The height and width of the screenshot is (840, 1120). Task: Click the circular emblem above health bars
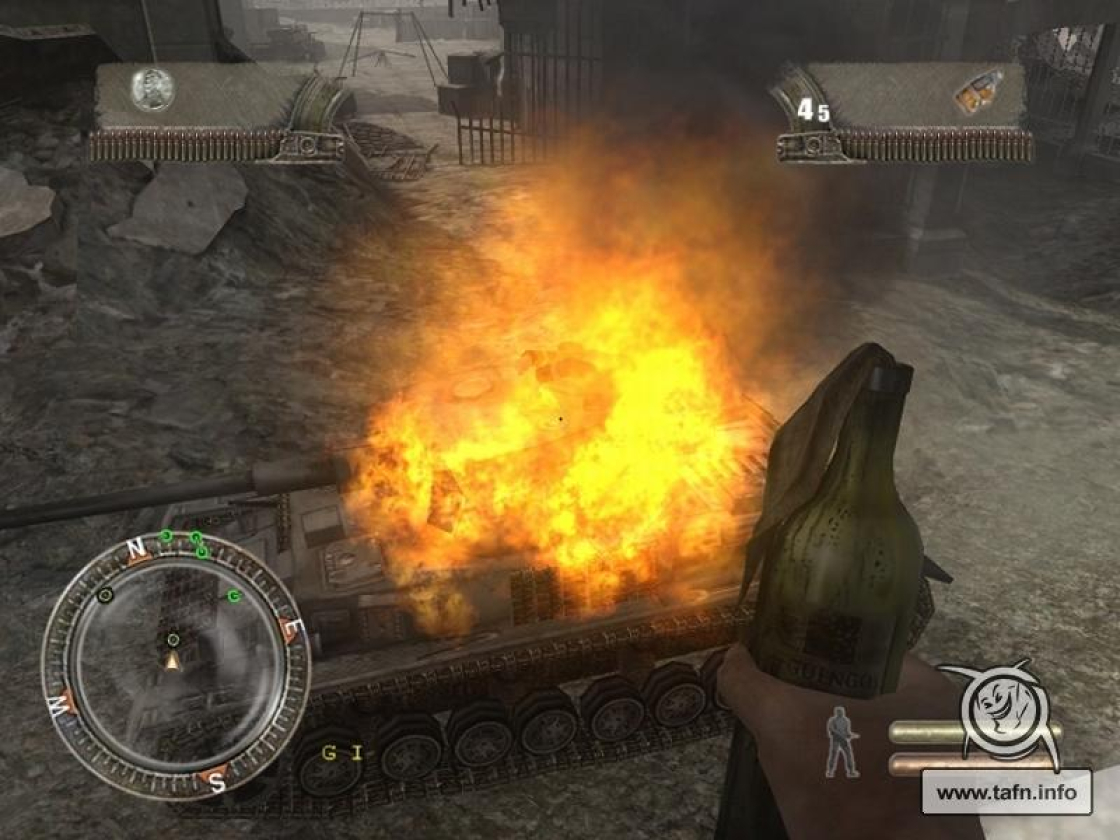(x=1007, y=706)
